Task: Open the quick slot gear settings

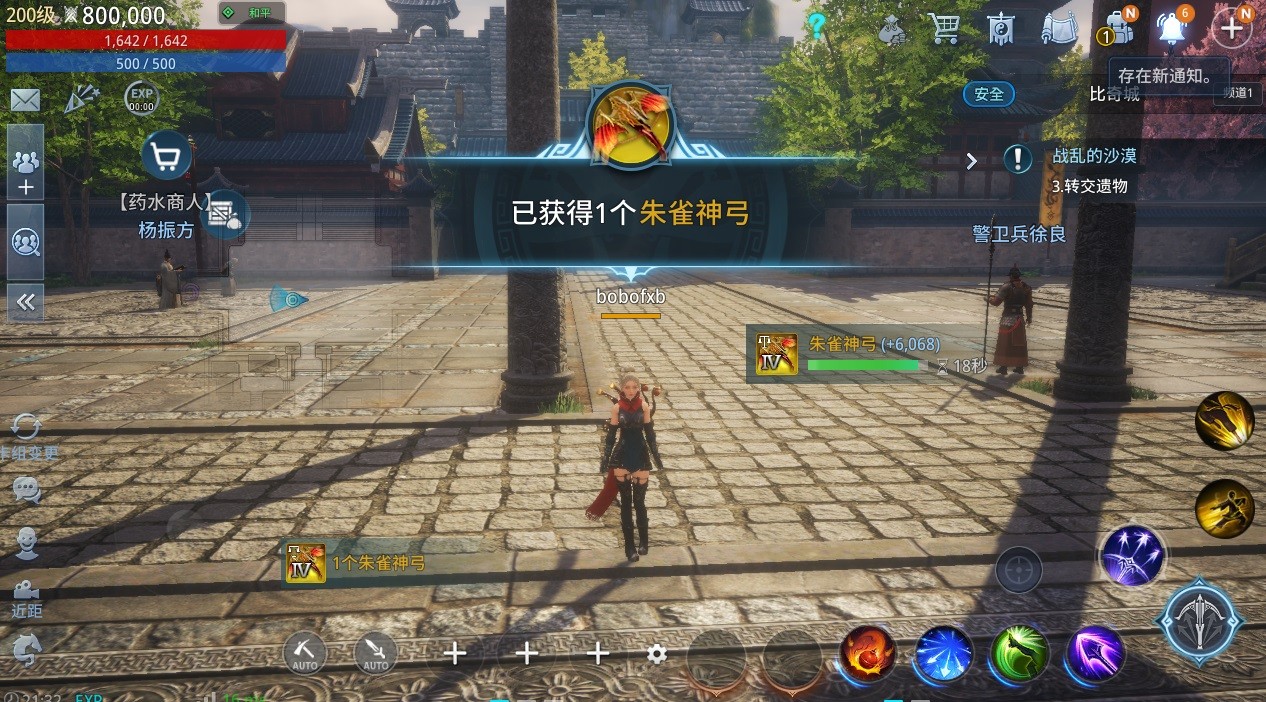Action: (657, 654)
